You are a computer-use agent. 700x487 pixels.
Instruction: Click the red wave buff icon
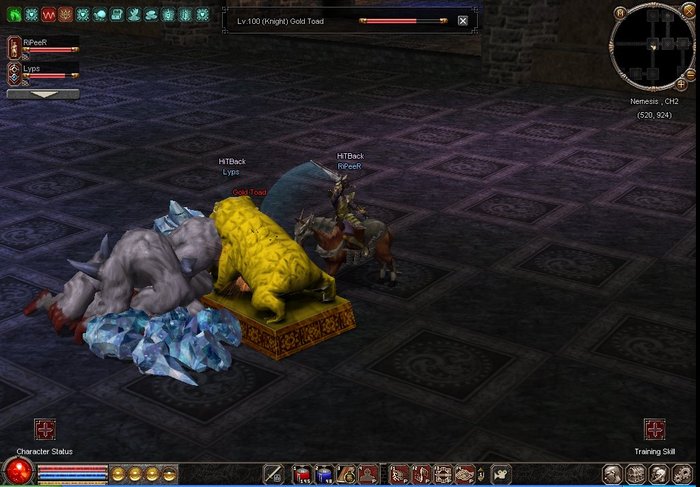click(48, 15)
